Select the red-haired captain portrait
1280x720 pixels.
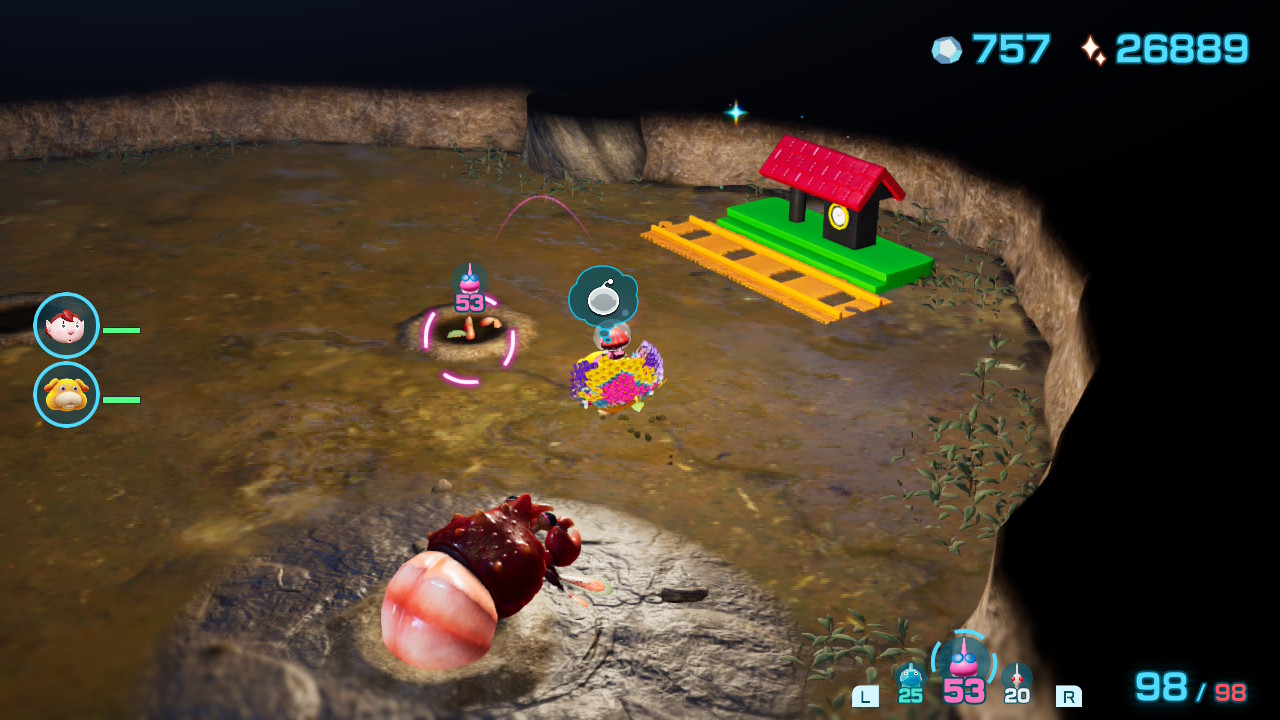pos(66,326)
